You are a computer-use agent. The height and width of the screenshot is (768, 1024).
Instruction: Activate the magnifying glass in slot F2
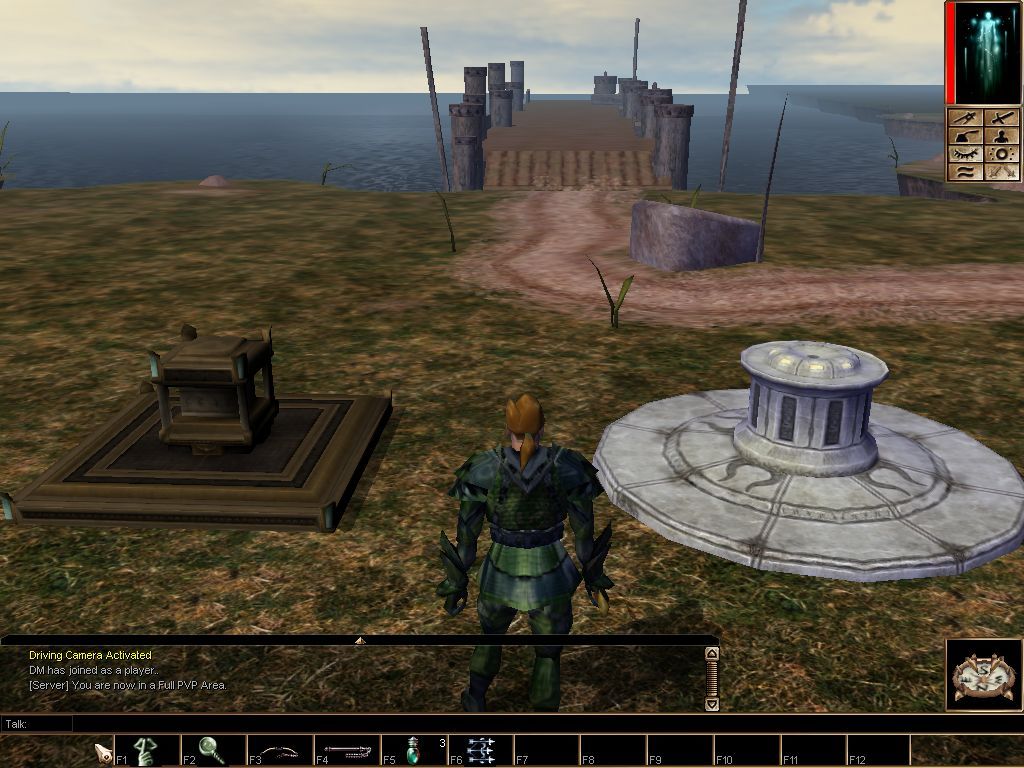[x=212, y=750]
